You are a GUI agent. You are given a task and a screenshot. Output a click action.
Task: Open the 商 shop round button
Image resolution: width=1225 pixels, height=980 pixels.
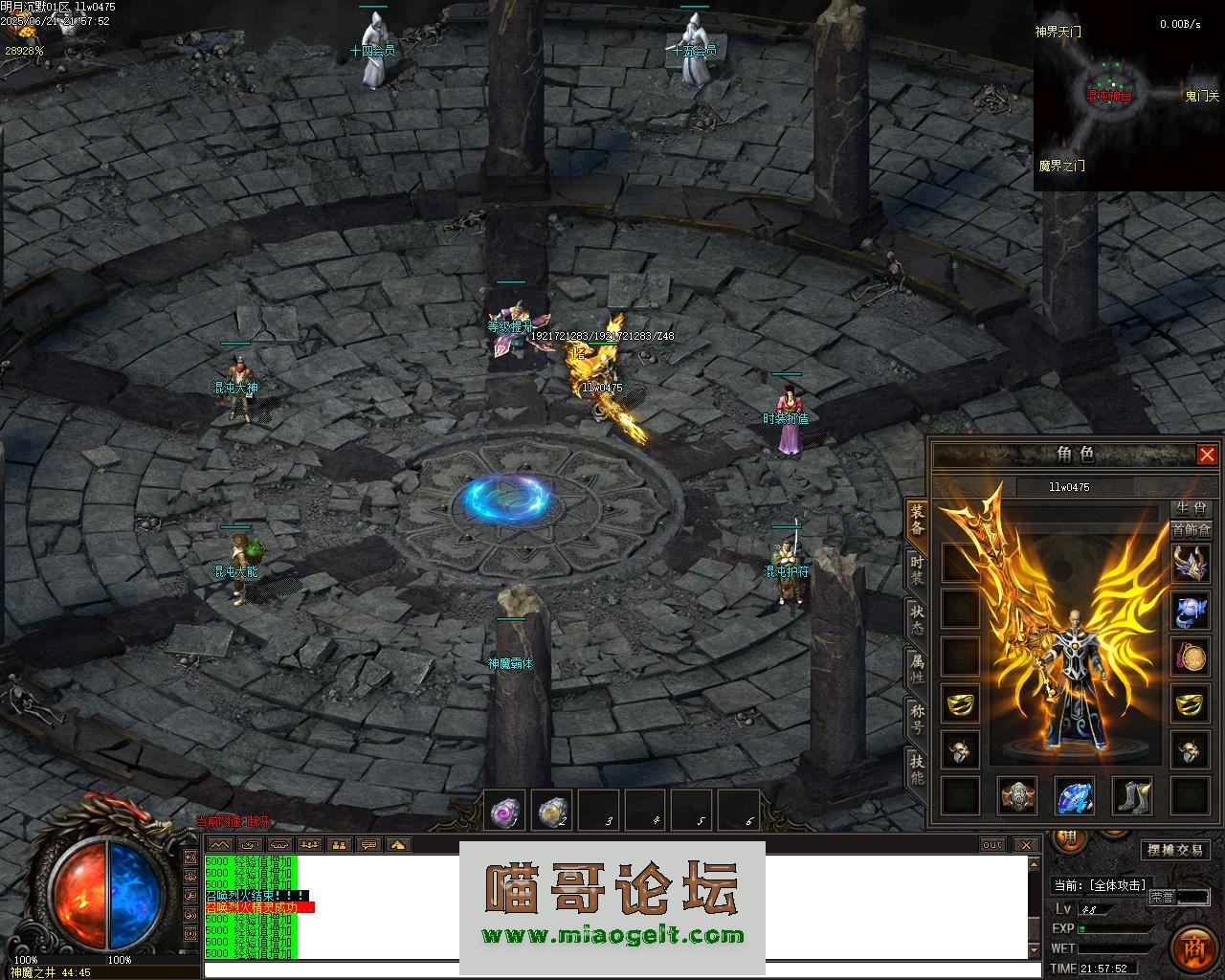[x=1194, y=947]
